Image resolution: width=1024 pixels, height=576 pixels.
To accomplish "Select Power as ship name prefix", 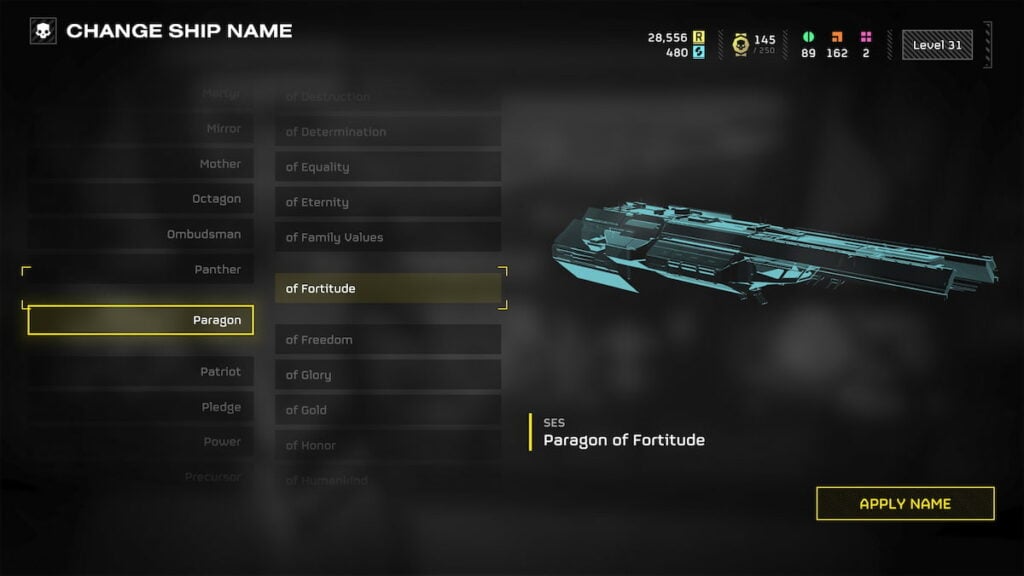I will click(x=141, y=442).
